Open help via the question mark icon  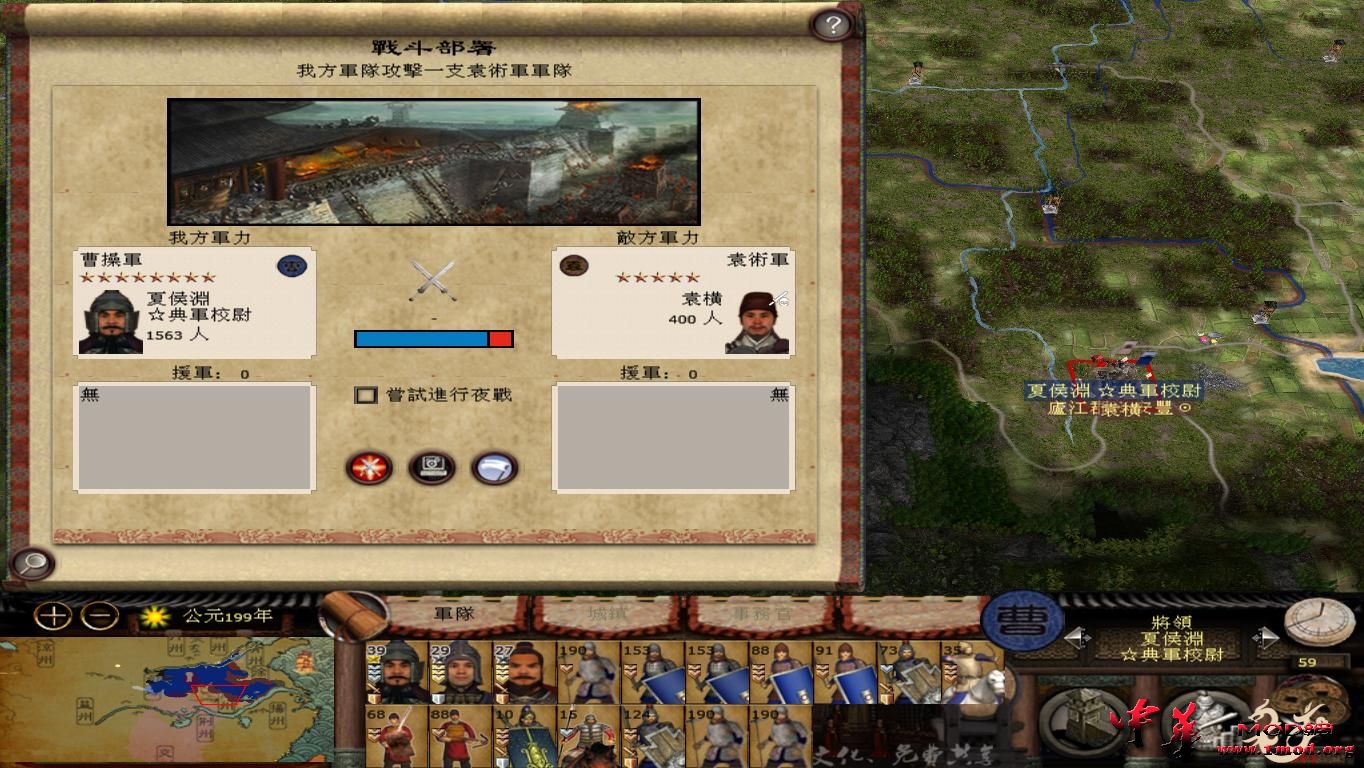[x=835, y=25]
